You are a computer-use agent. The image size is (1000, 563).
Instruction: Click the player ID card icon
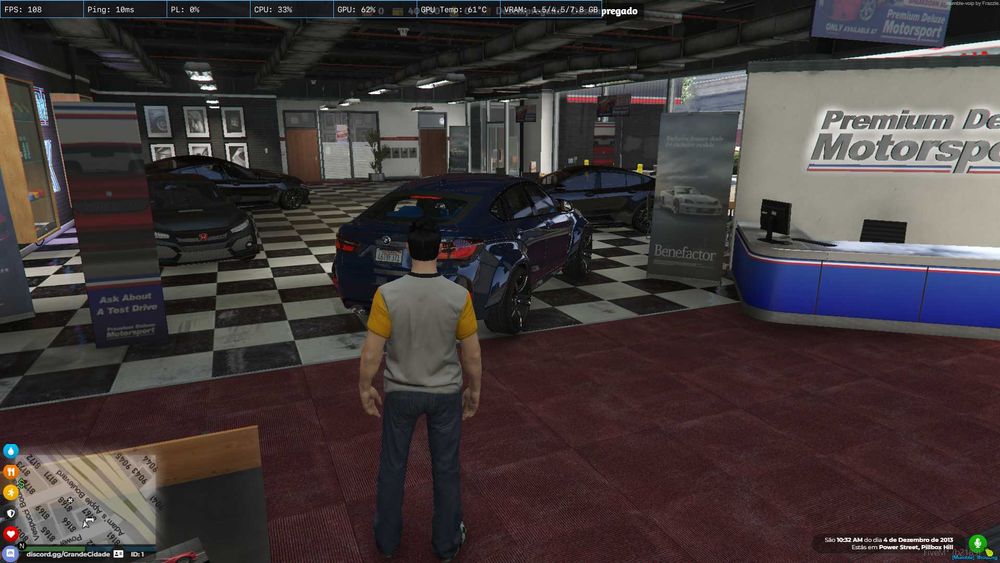pos(119,553)
